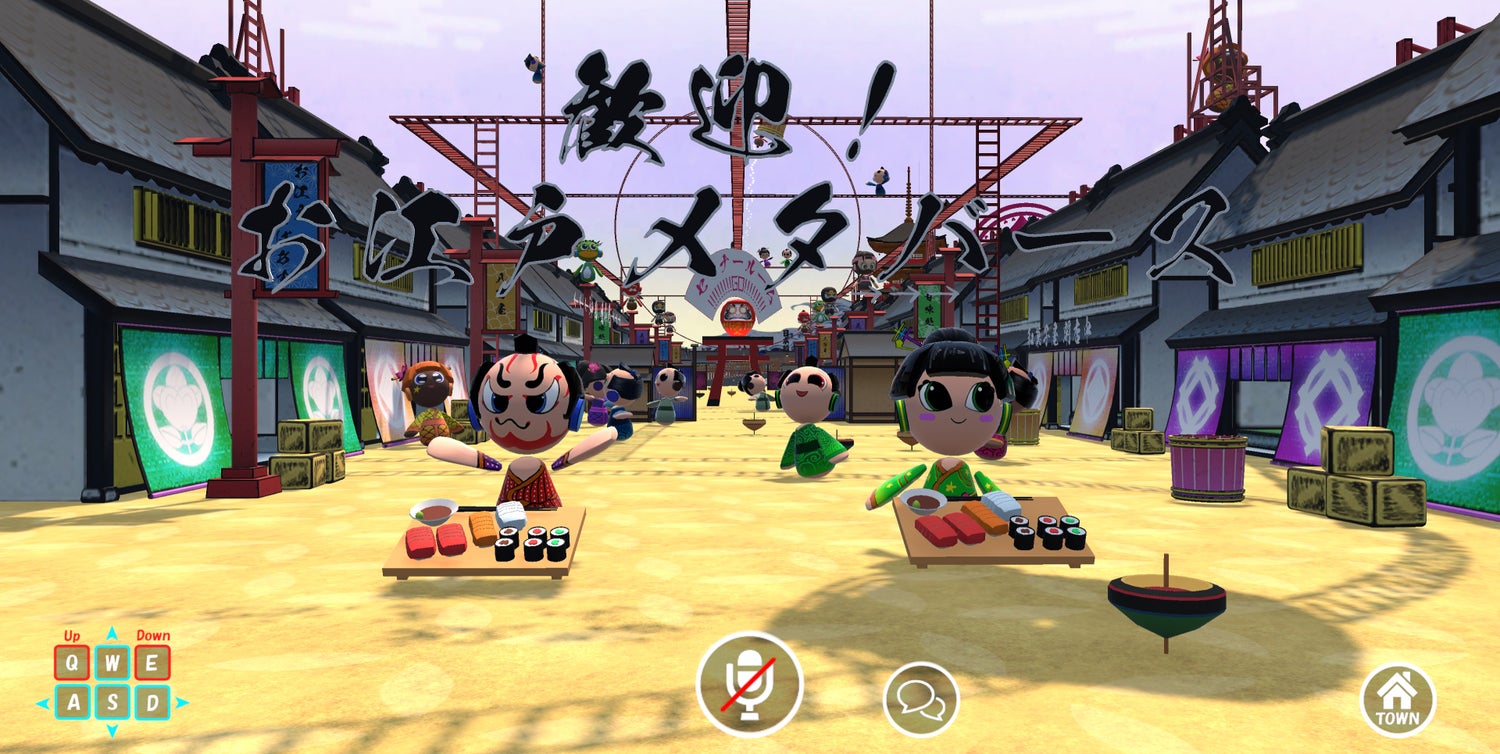The width and height of the screenshot is (1500, 754).
Task: Return to town with the TOWN button
Action: pyautogui.click(x=1397, y=699)
